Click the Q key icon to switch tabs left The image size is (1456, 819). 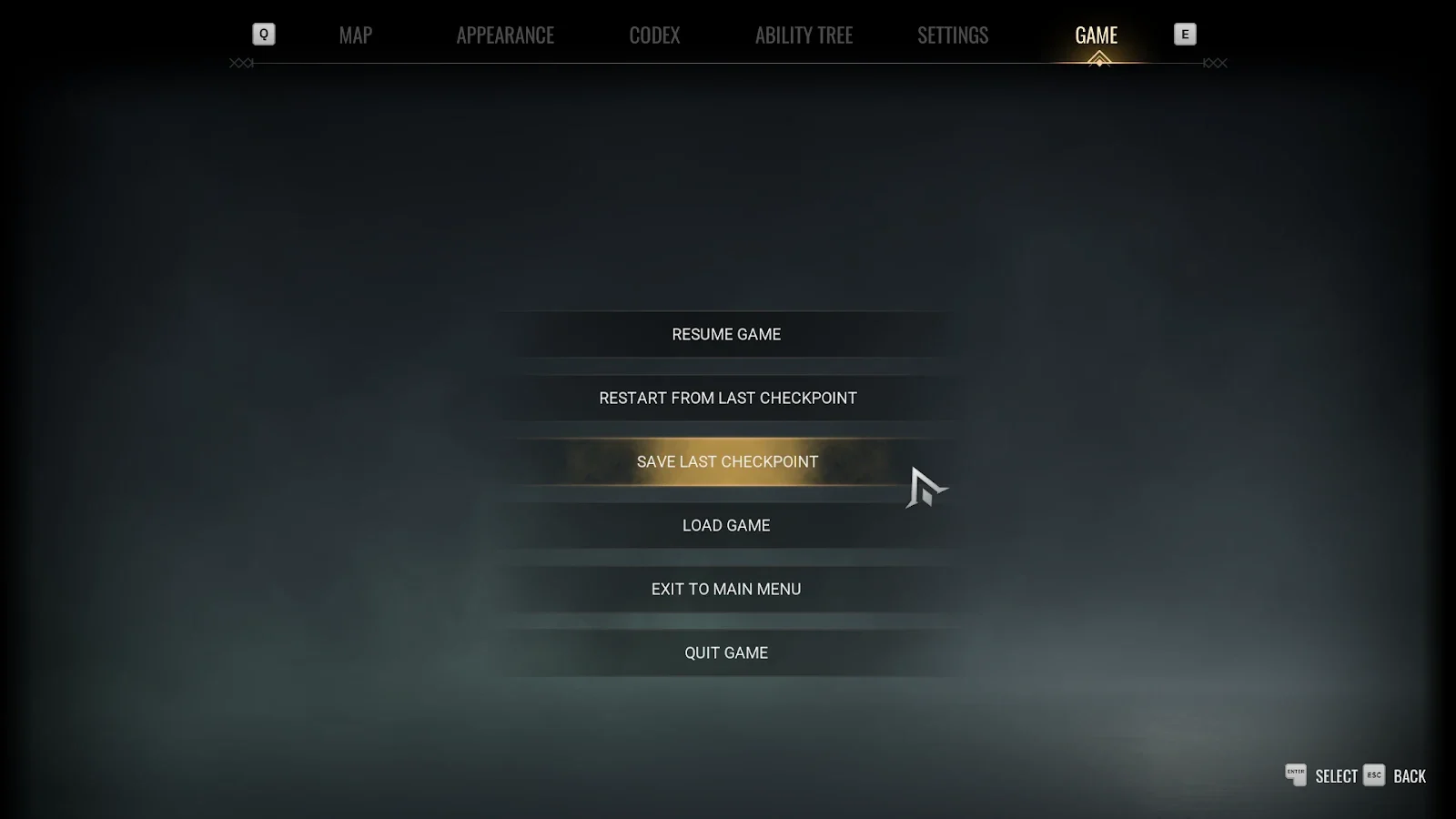(x=263, y=34)
